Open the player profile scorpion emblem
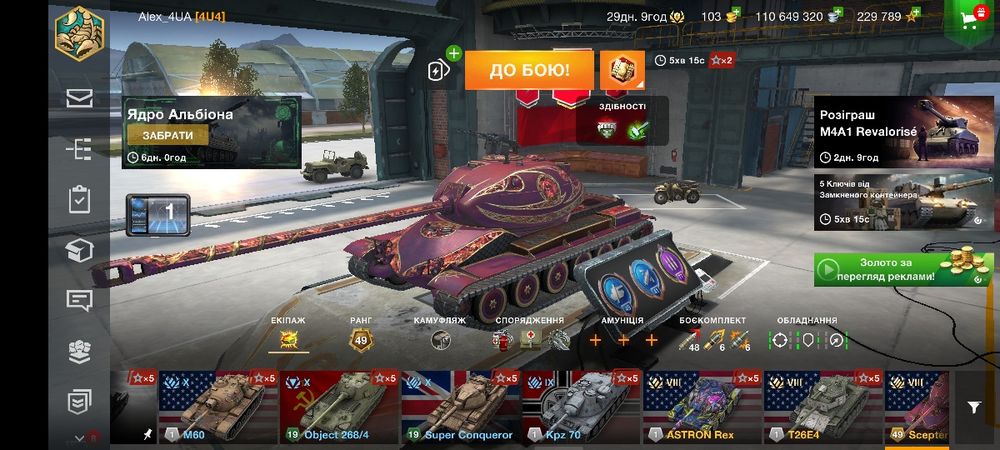Screen dimensions: 1000x450 pos(80,33)
